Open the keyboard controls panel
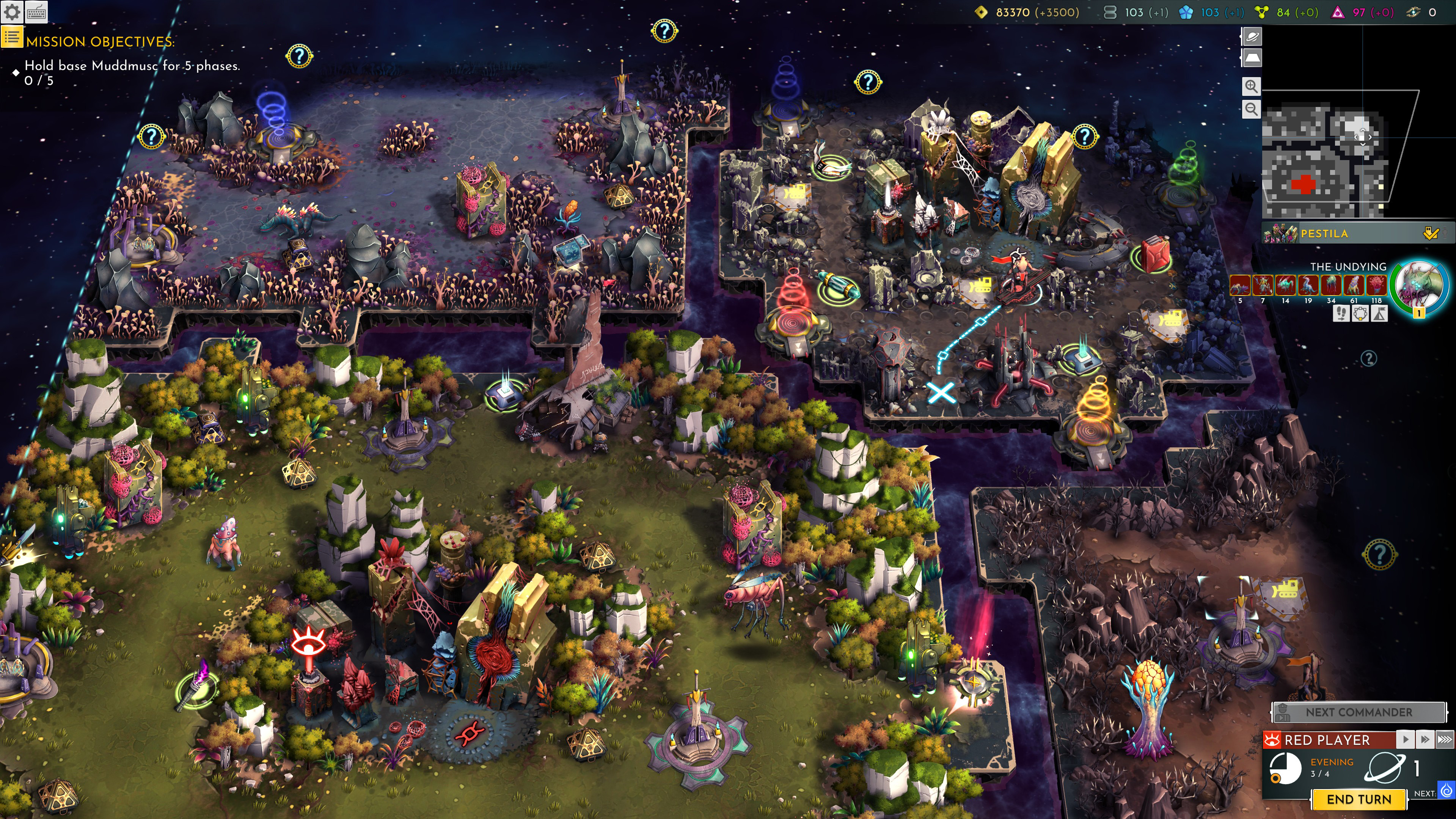This screenshot has width=1456, height=819. 36,12
